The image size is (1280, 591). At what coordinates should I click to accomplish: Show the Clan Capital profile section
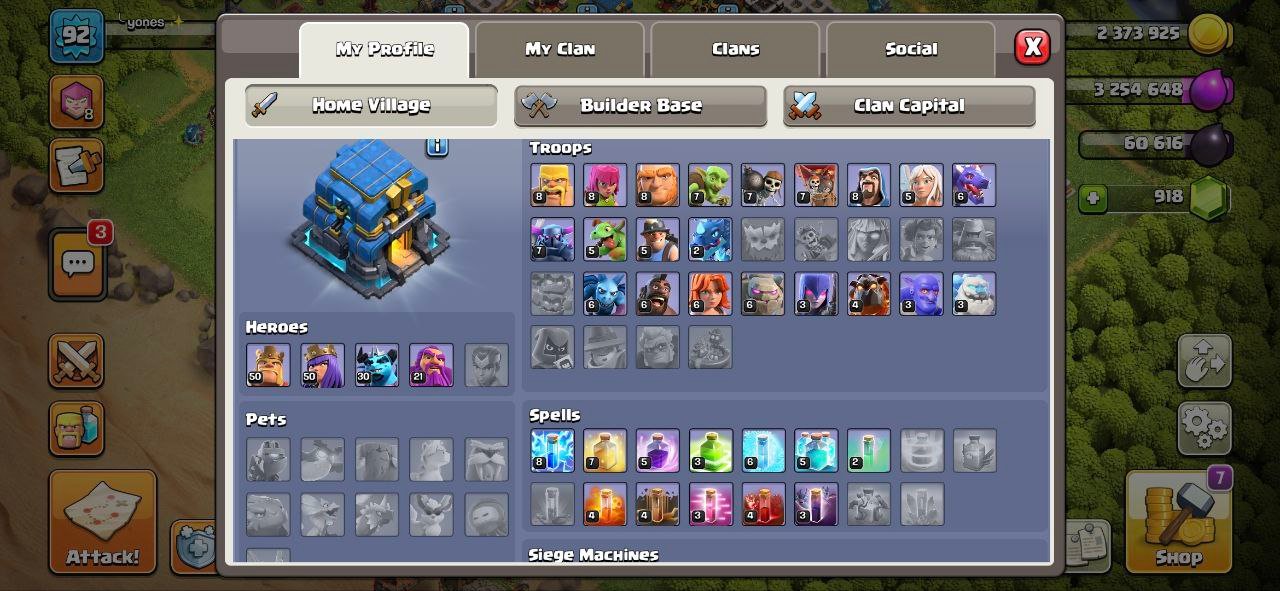click(x=908, y=106)
